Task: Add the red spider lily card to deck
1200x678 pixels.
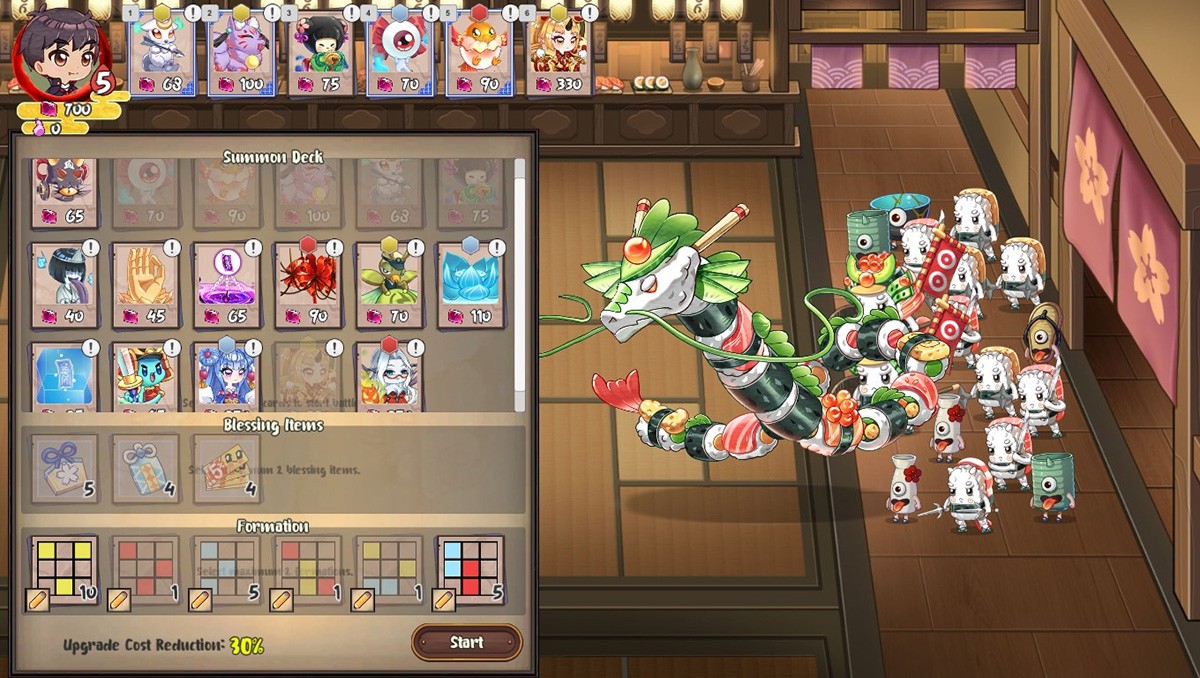Action: click(307, 286)
